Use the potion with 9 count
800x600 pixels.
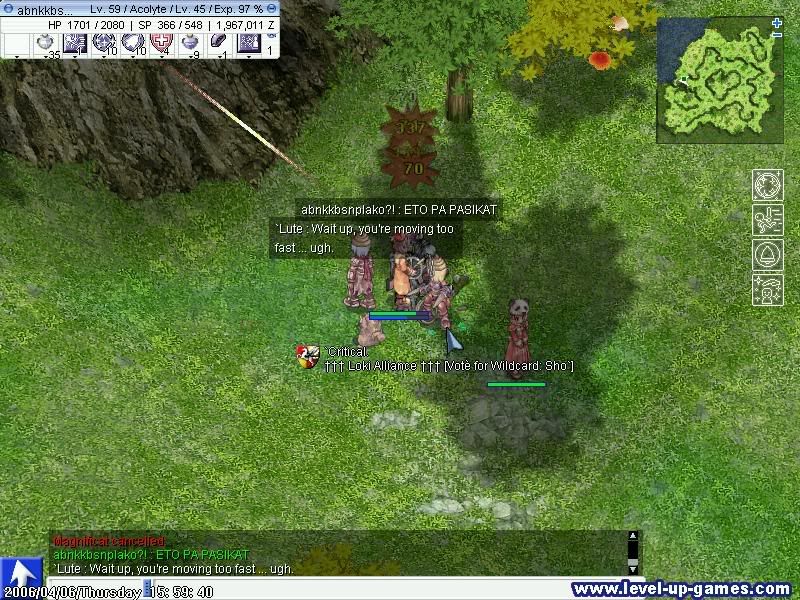click(x=190, y=43)
